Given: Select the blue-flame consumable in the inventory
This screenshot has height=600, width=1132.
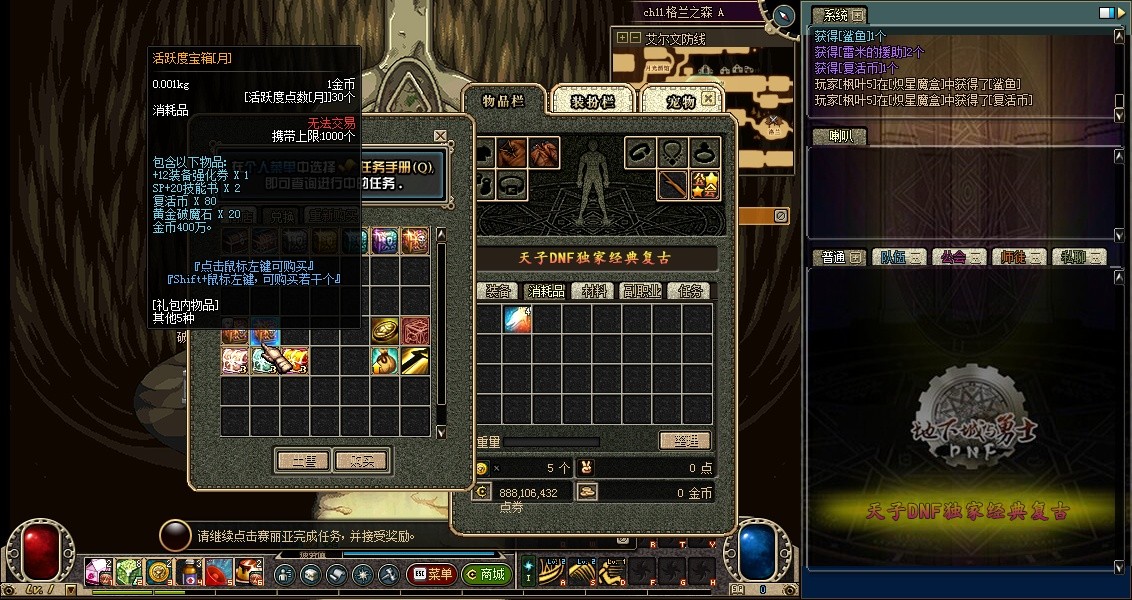Looking at the screenshot, I should pos(517,320).
